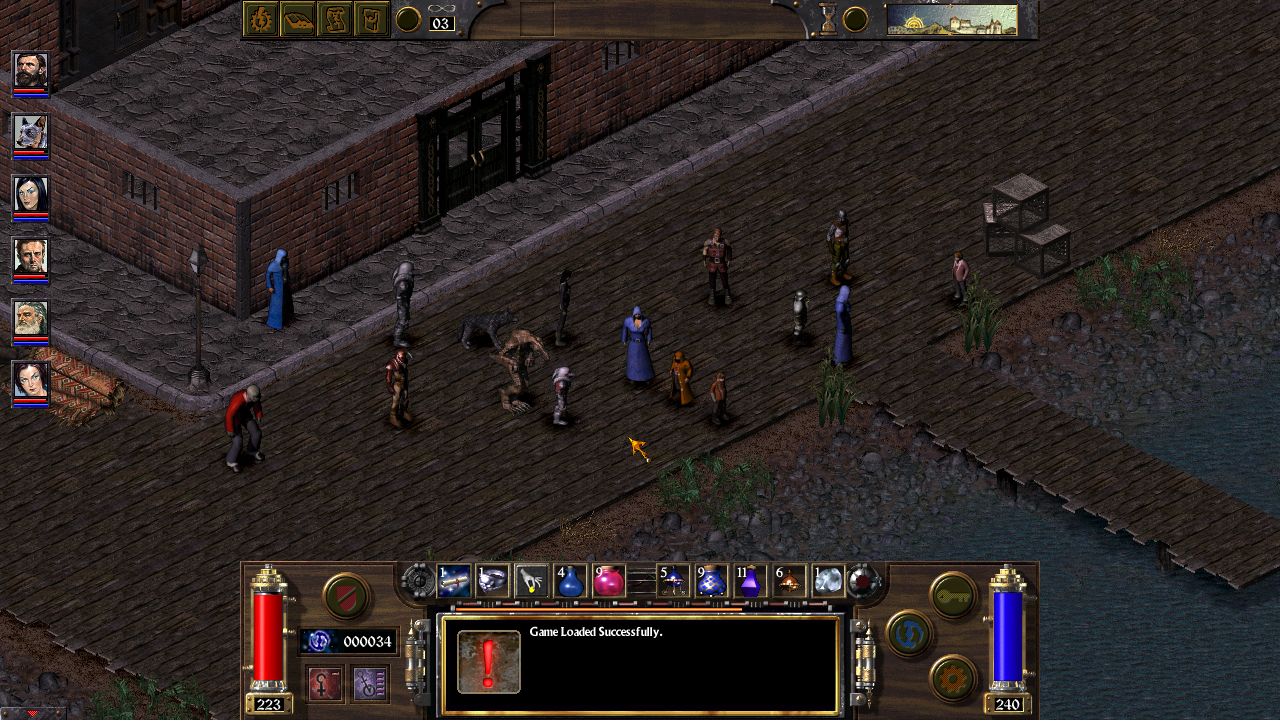Viewport: 1280px width, 721px height.
Task: Use the pink potion in hotbar slot 9
Action: coord(610,580)
